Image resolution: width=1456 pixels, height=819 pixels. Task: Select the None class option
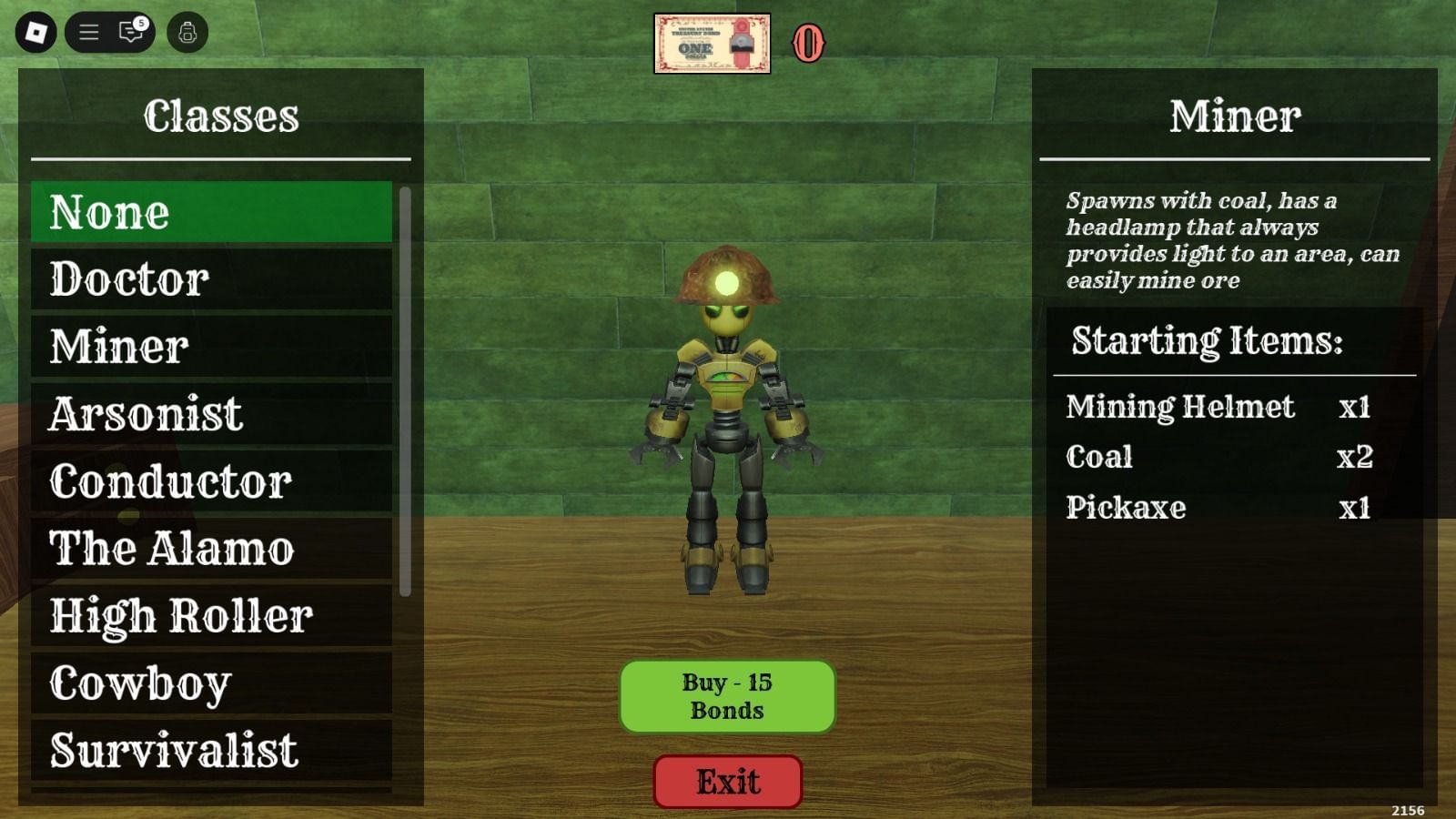click(211, 213)
